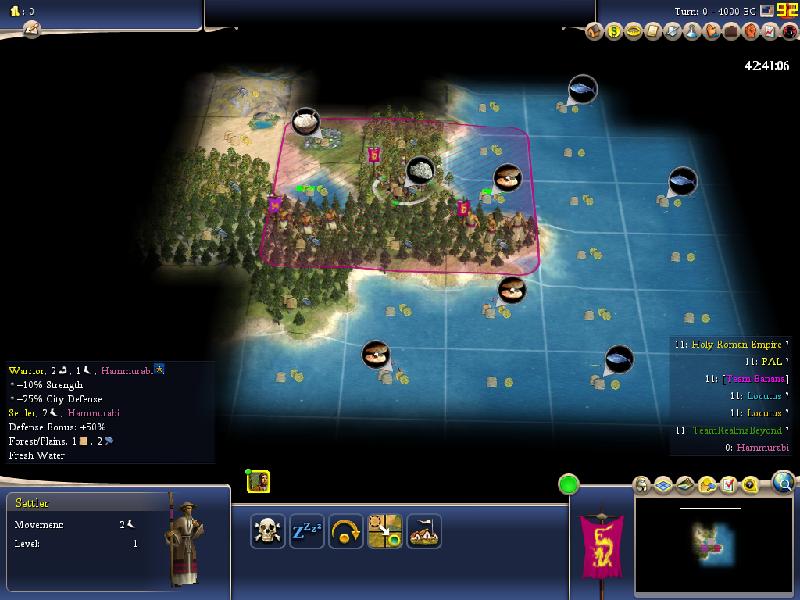Found a city with the Settler
The image size is (800, 600).
click(423, 531)
